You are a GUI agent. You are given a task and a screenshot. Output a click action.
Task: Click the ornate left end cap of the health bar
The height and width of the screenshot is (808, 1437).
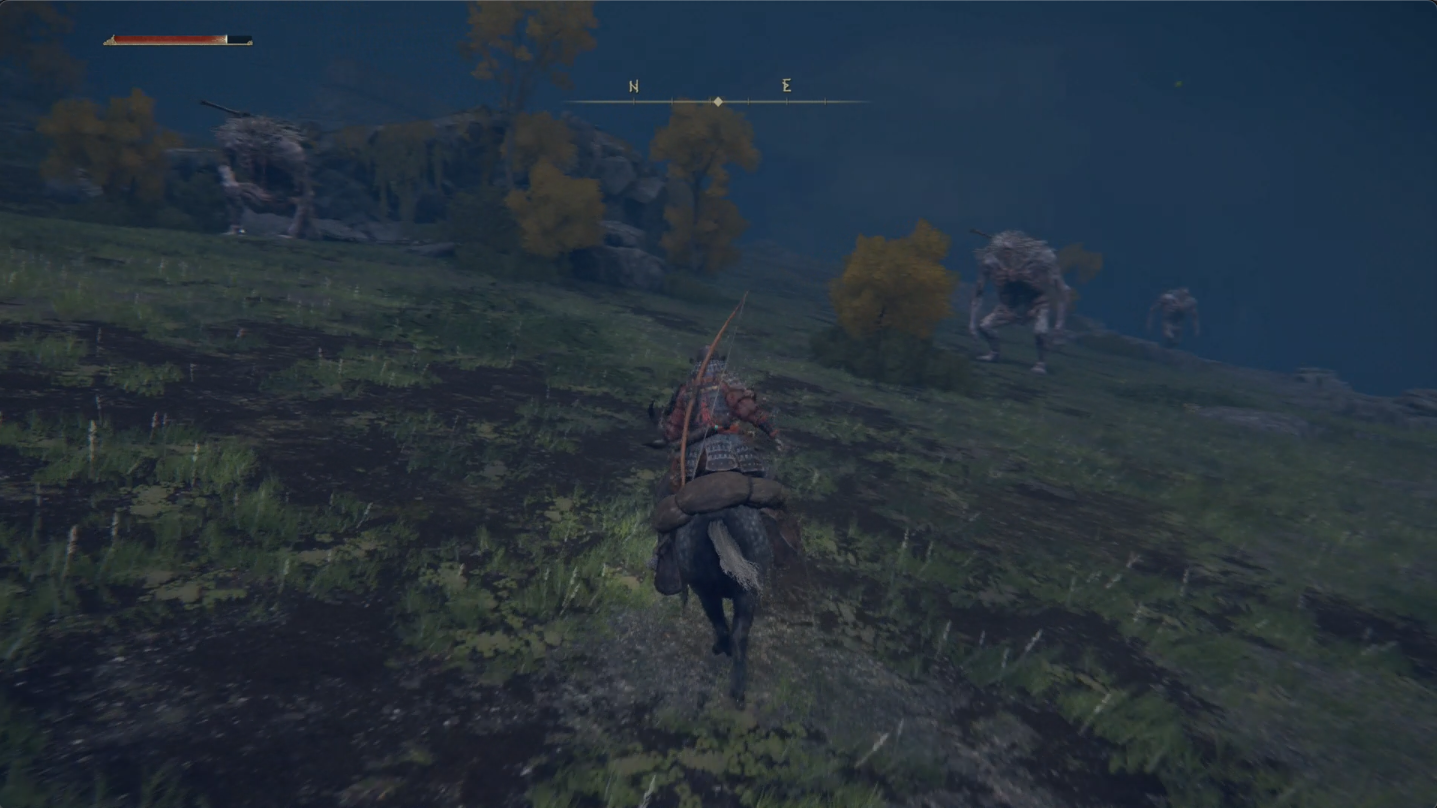point(111,42)
